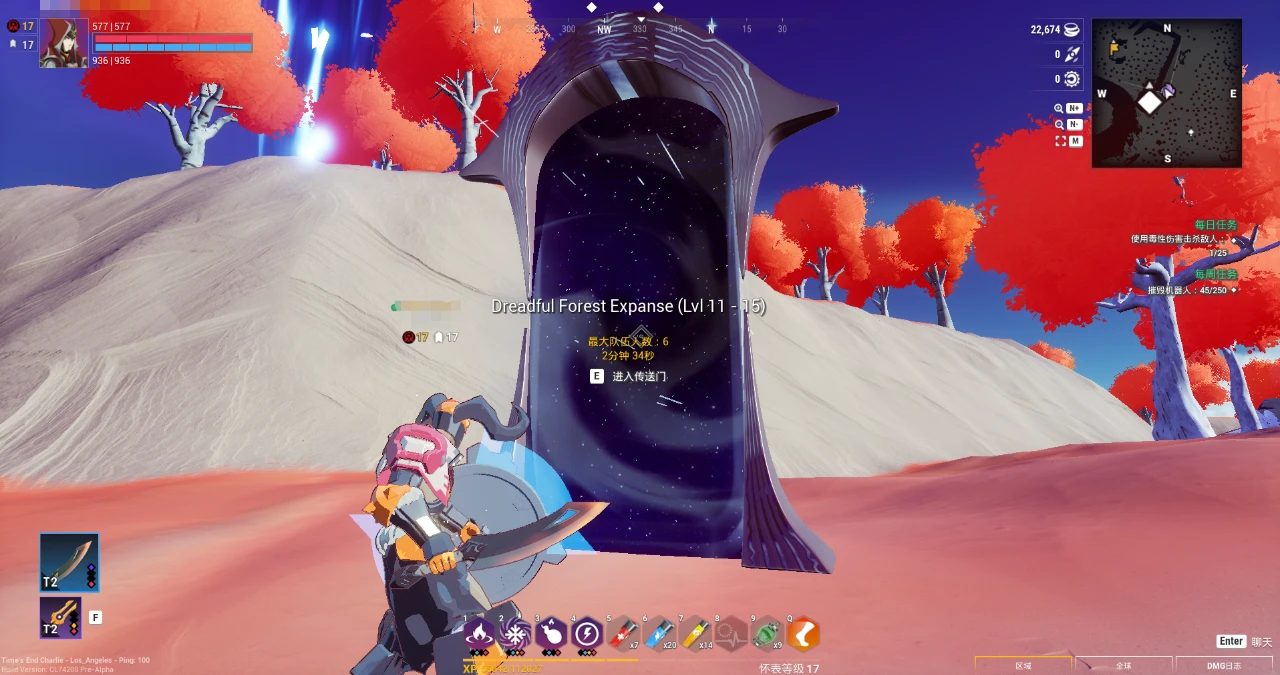Open the minimap

[1166, 93]
